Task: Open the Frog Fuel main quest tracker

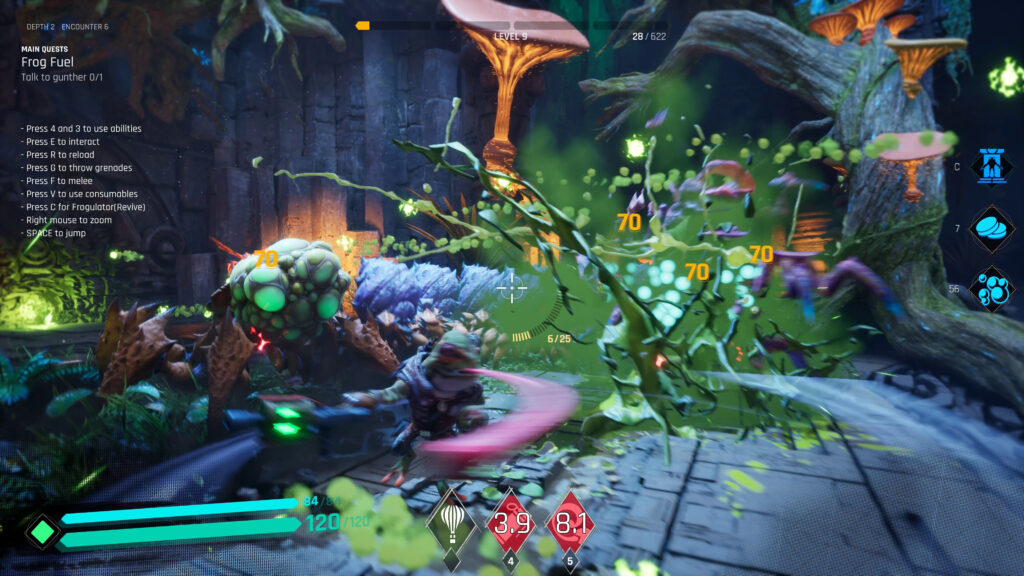Action: (x=50, y=62)
